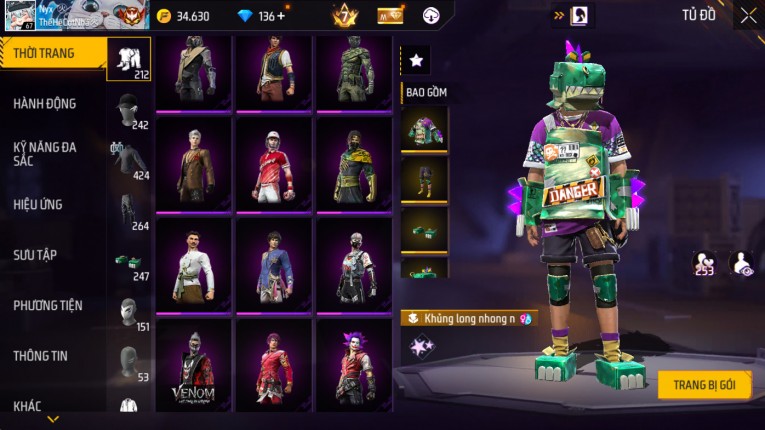Select the green dinosaur jacket piece
This screenshot has height=430, width=765.
[x=424, y=130]
